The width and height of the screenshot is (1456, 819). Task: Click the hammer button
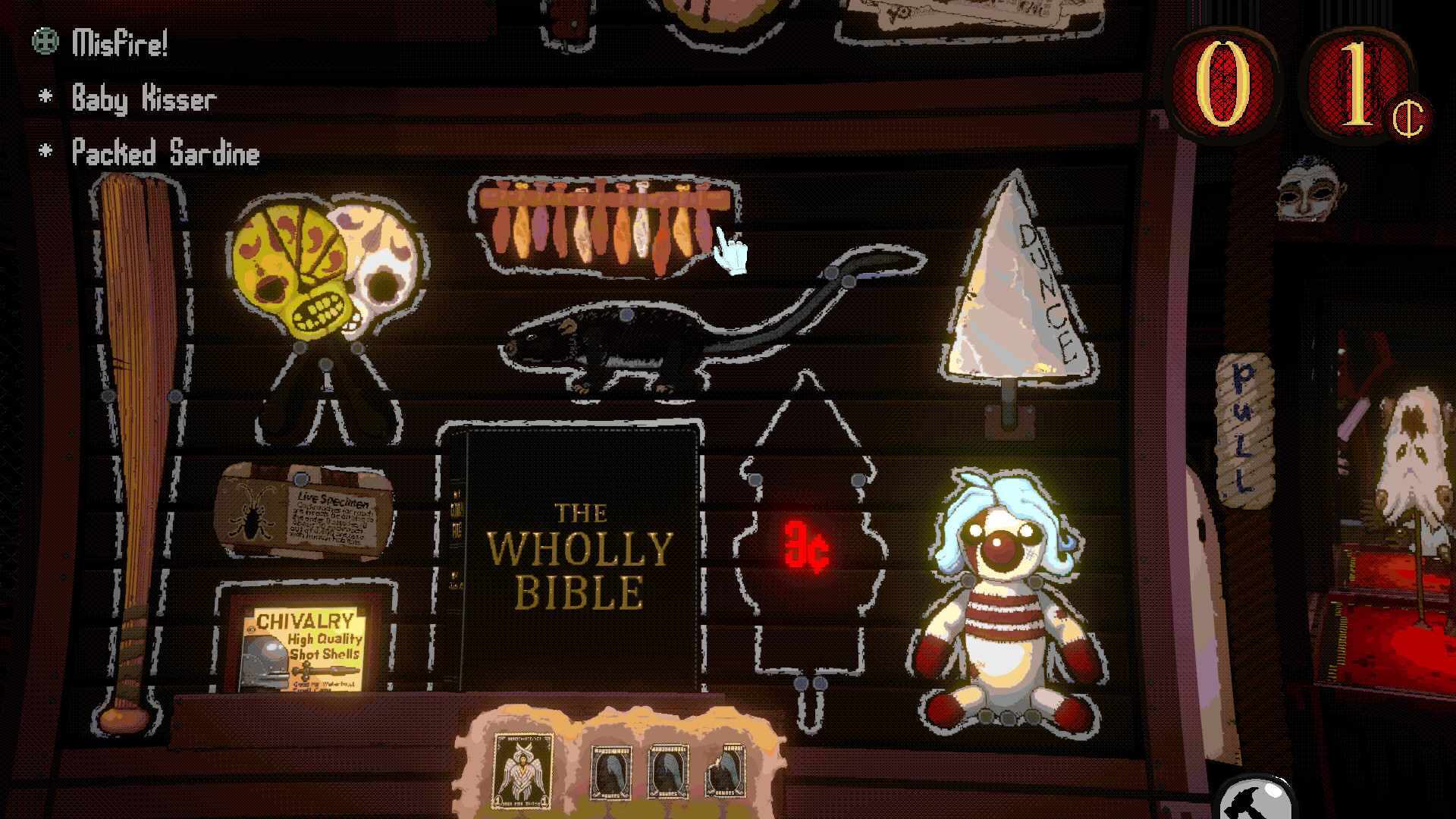pyautogui.click(x=1255, y=800)
